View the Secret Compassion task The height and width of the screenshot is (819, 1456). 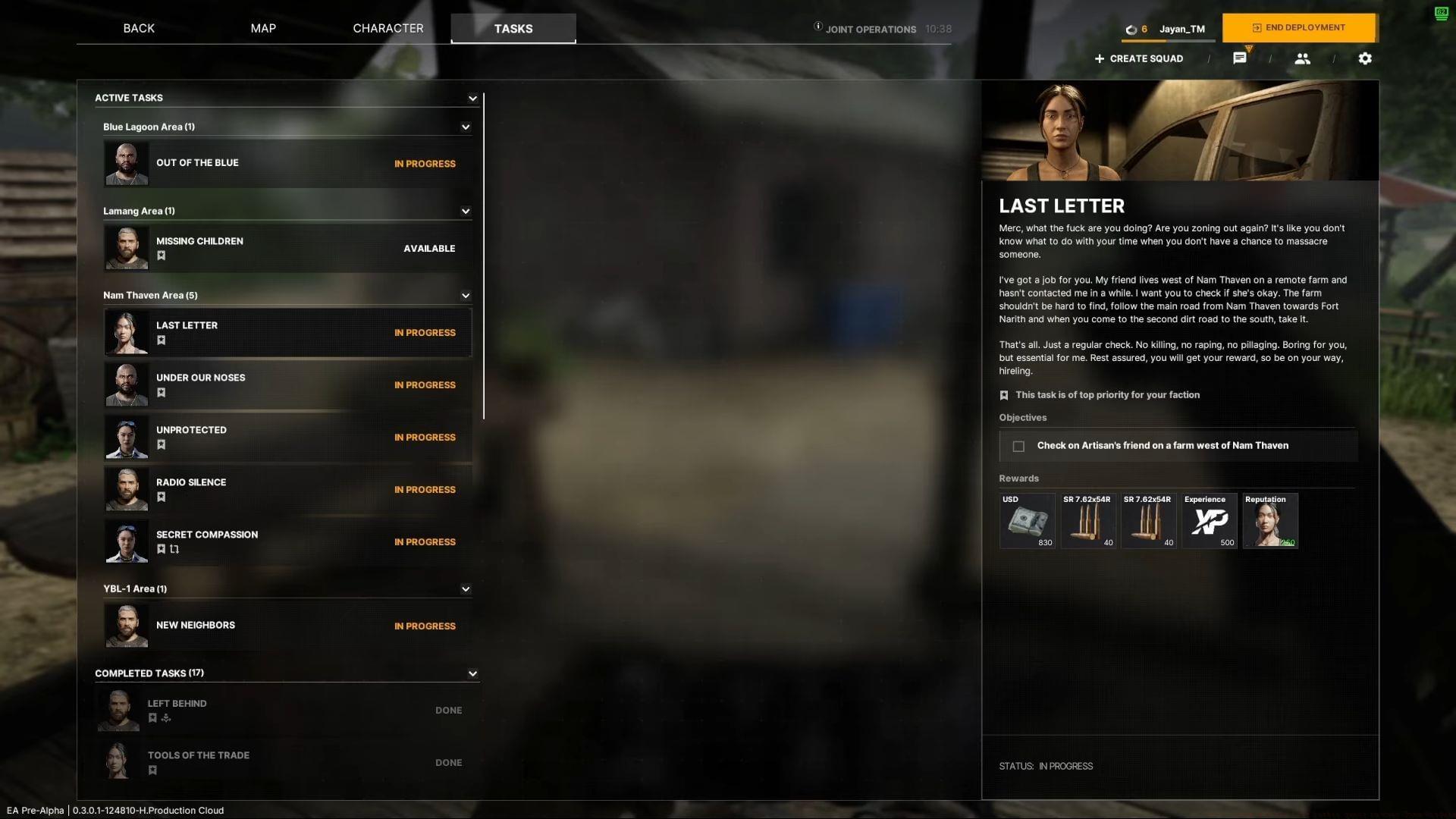[287, 541]
